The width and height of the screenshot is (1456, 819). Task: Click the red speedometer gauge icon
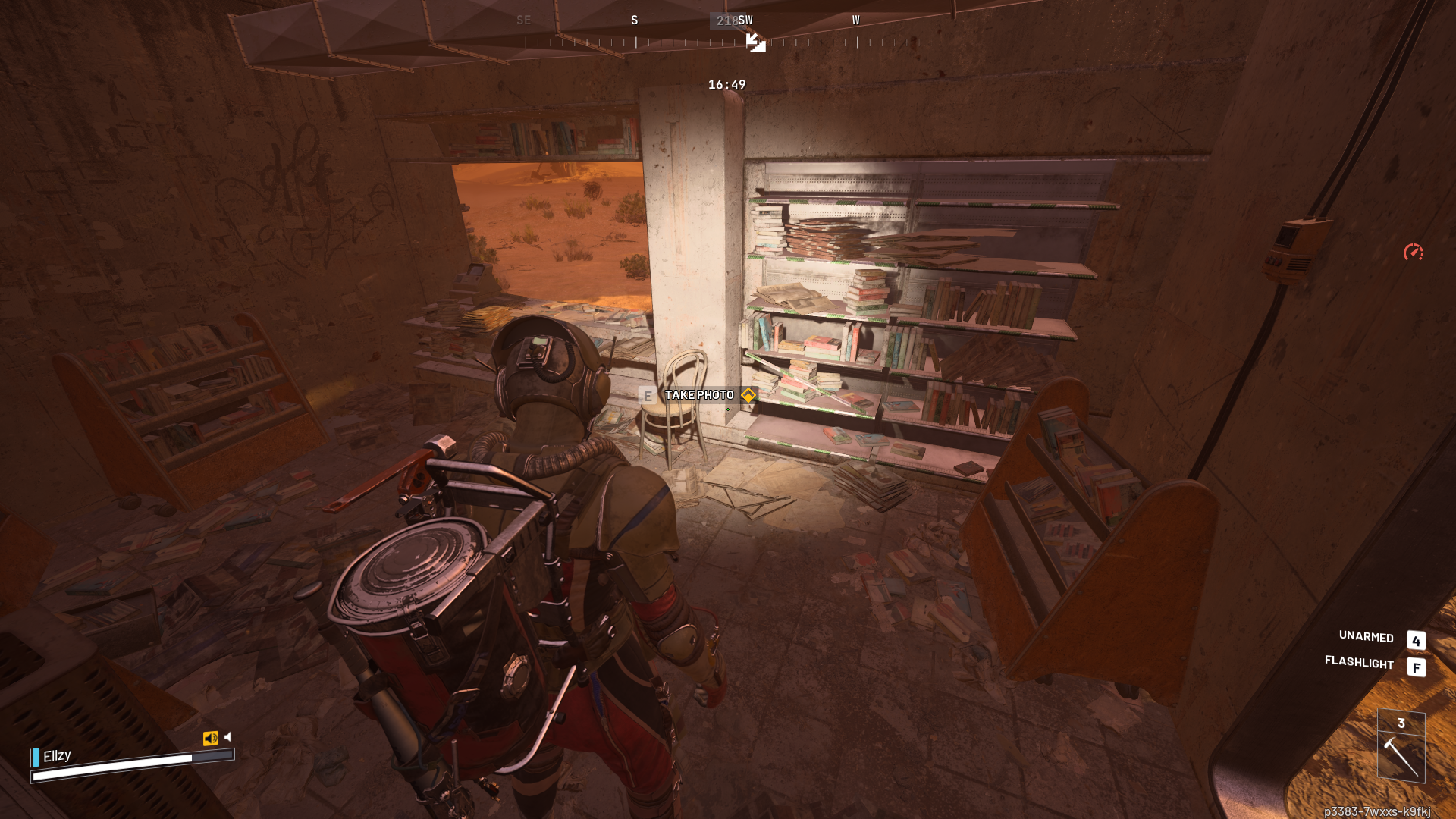tap(1413, 252)
